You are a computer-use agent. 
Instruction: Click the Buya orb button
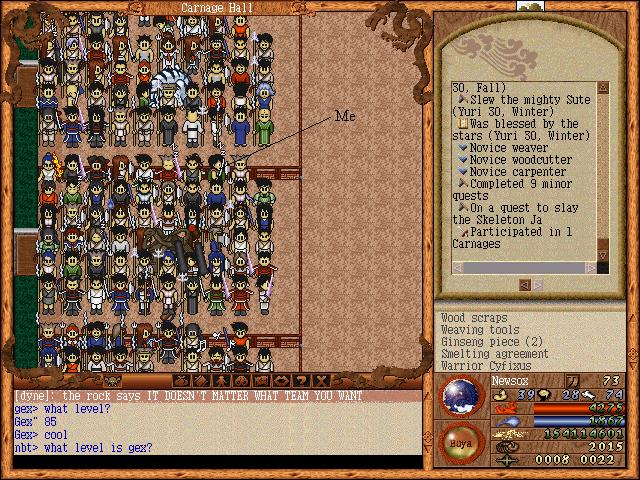pyautogui.click(x=461, y=442)
